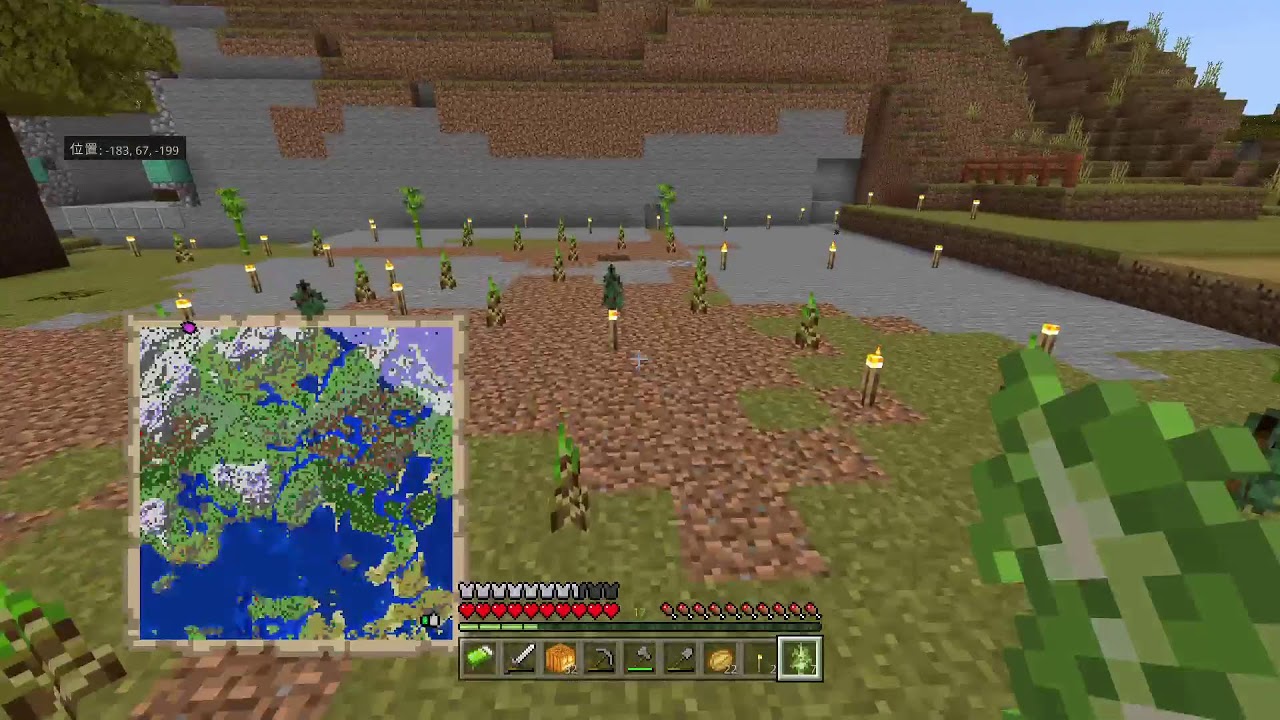Image resolution: width=1280 pixels, height=720 pixels.
Task: Open the held world map
Action: click(295, 482)
